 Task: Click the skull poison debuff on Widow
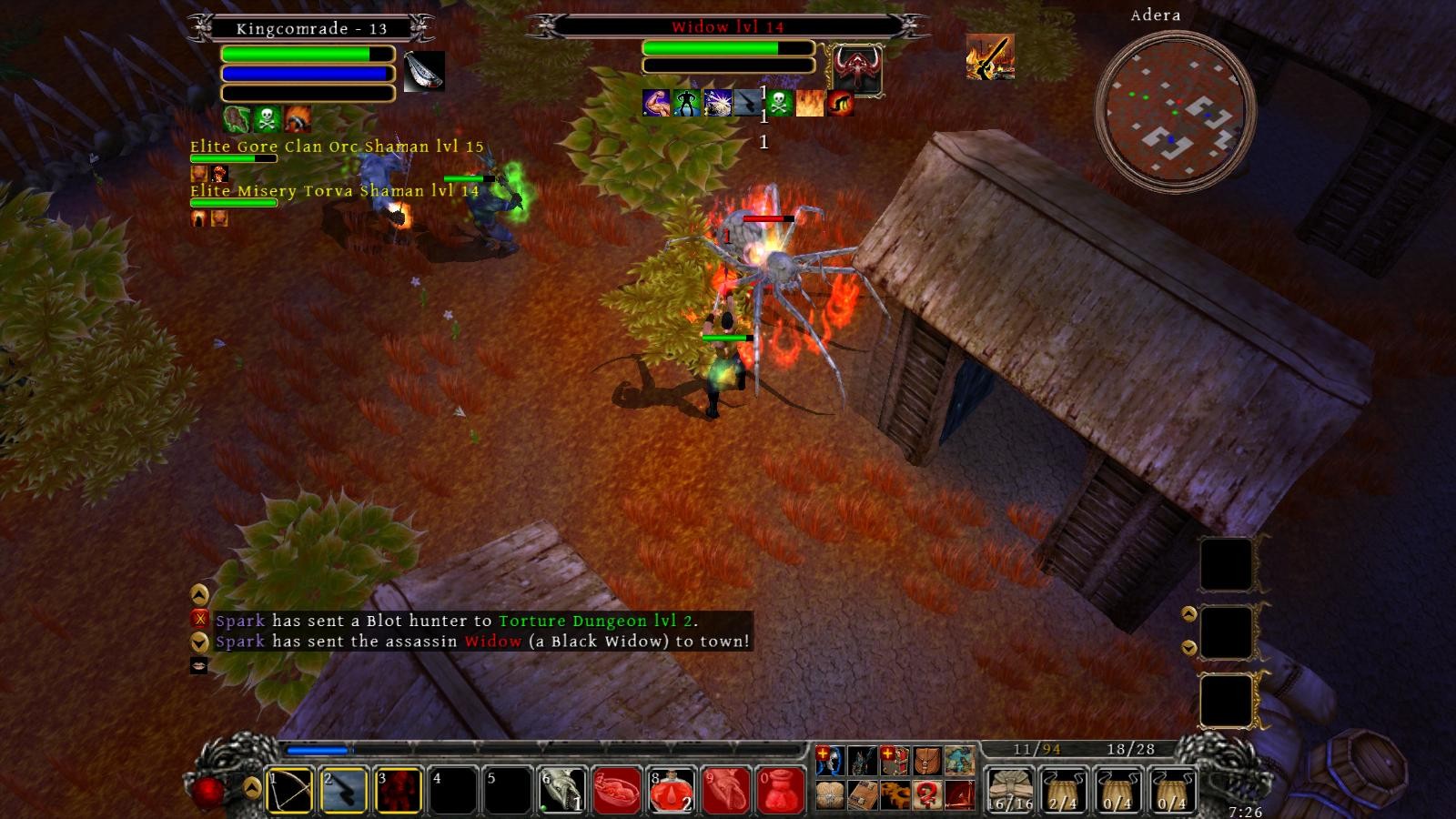point(779,101)
